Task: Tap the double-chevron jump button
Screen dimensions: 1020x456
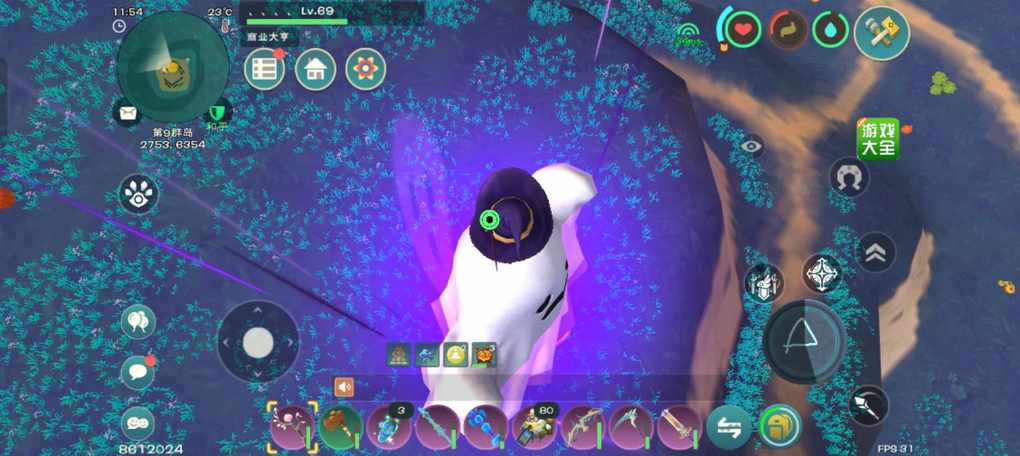Action: tap(876, 252)
